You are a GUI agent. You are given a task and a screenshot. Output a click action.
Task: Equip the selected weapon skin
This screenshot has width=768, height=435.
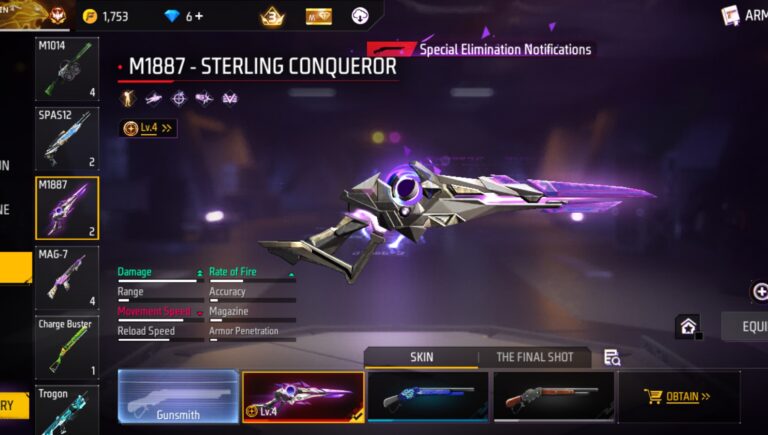click(x=748, y=327)
